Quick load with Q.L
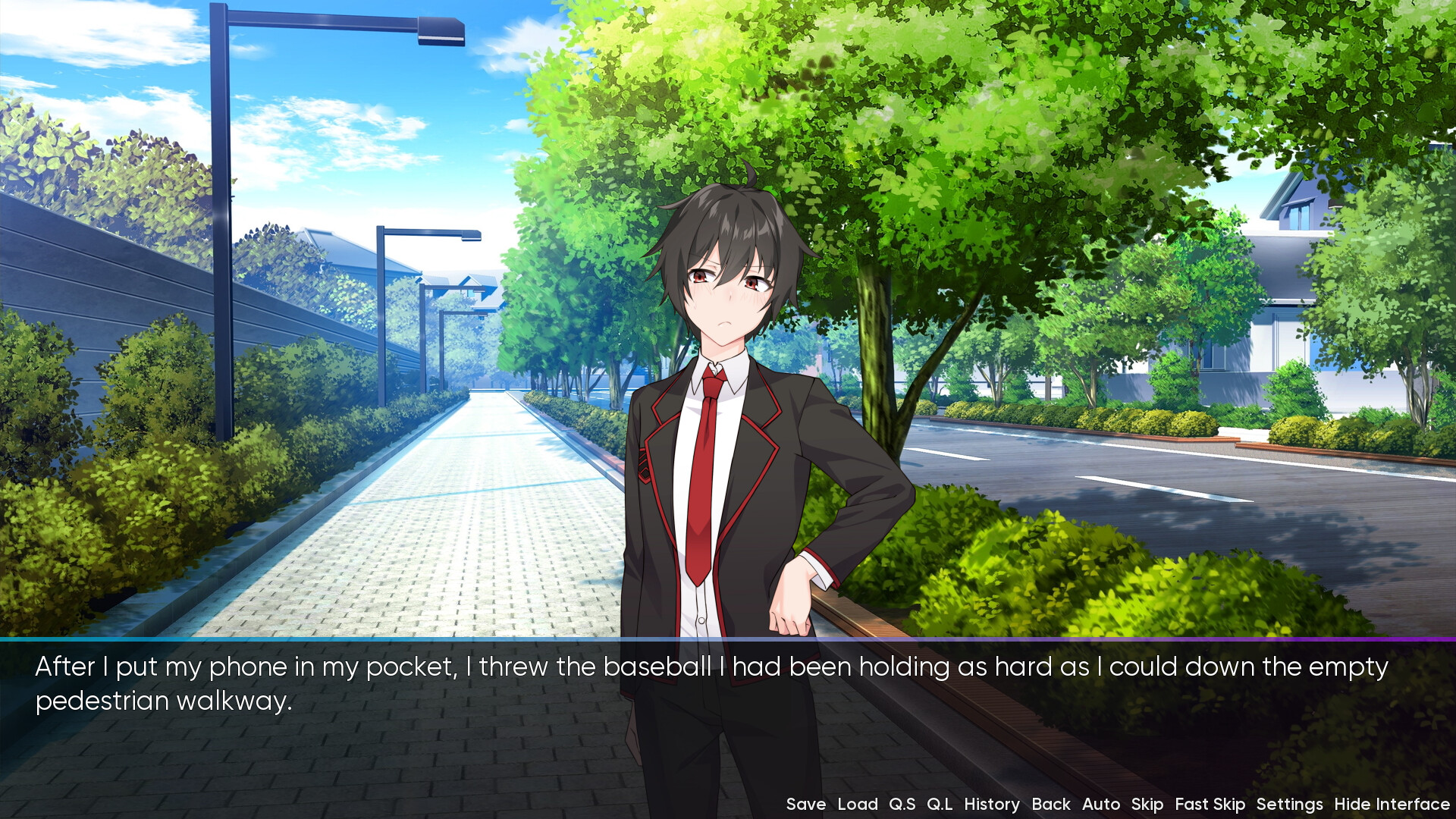1456x819 pixels. (x=940, y=805)
